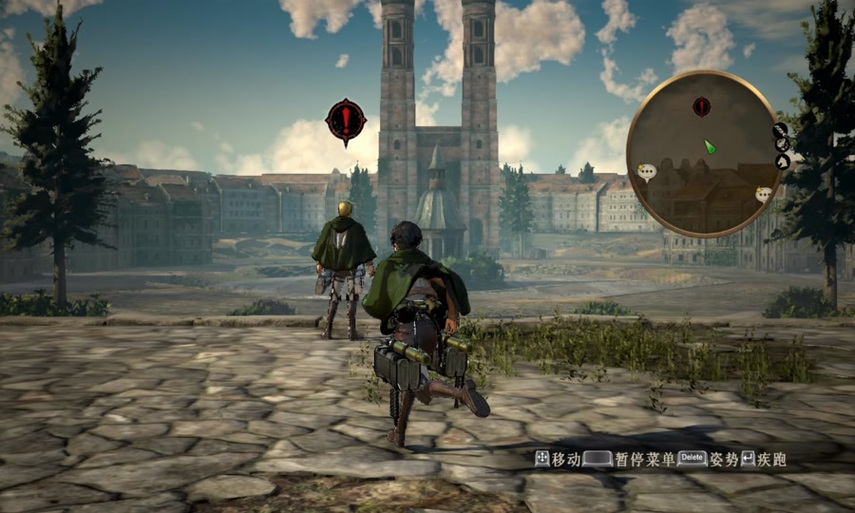The width and height of the screenshot is (855, 513).
Task: Select the red exclamation marker on the minimap
Action: pos(702,105)
